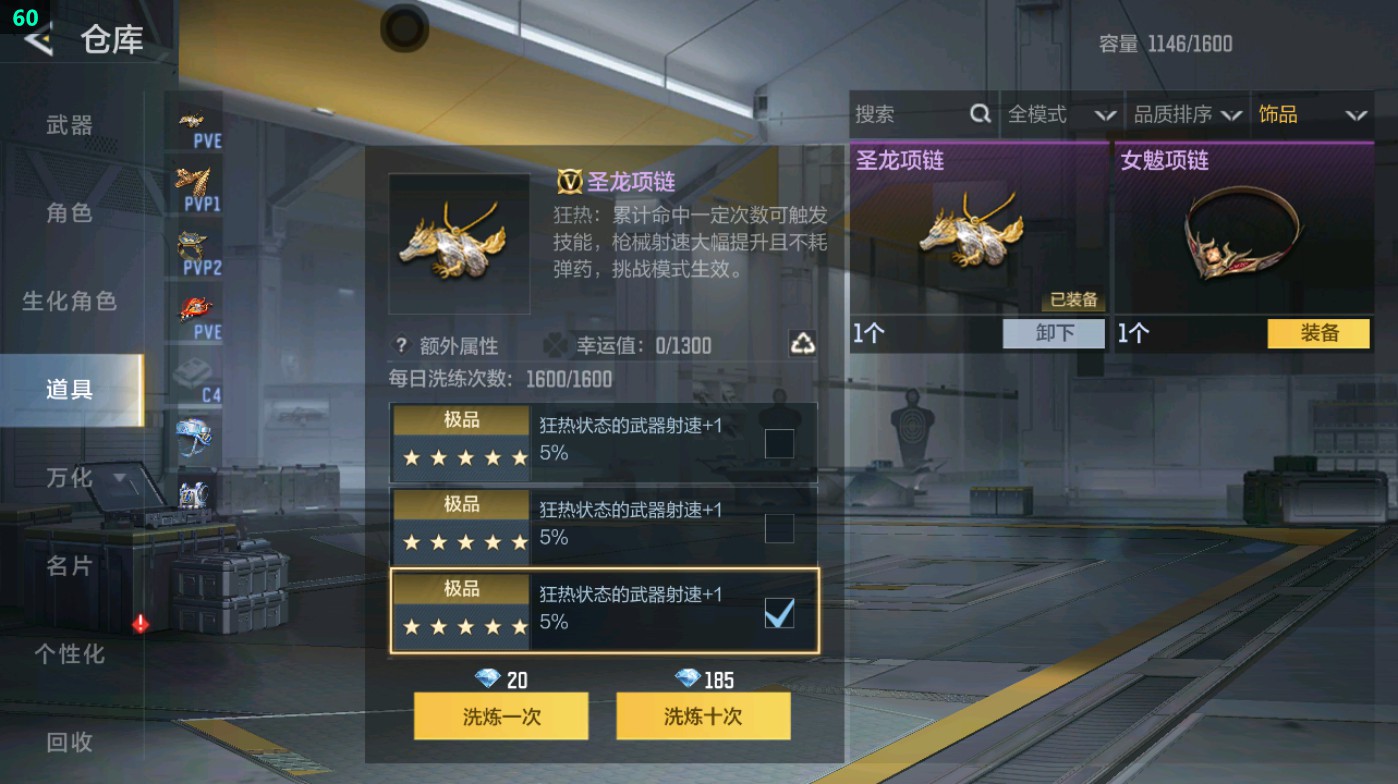Click the search magnifier icon
The width and height of the screenshot is (1398, 784).
pyautogui.click(x=979, y=114)
